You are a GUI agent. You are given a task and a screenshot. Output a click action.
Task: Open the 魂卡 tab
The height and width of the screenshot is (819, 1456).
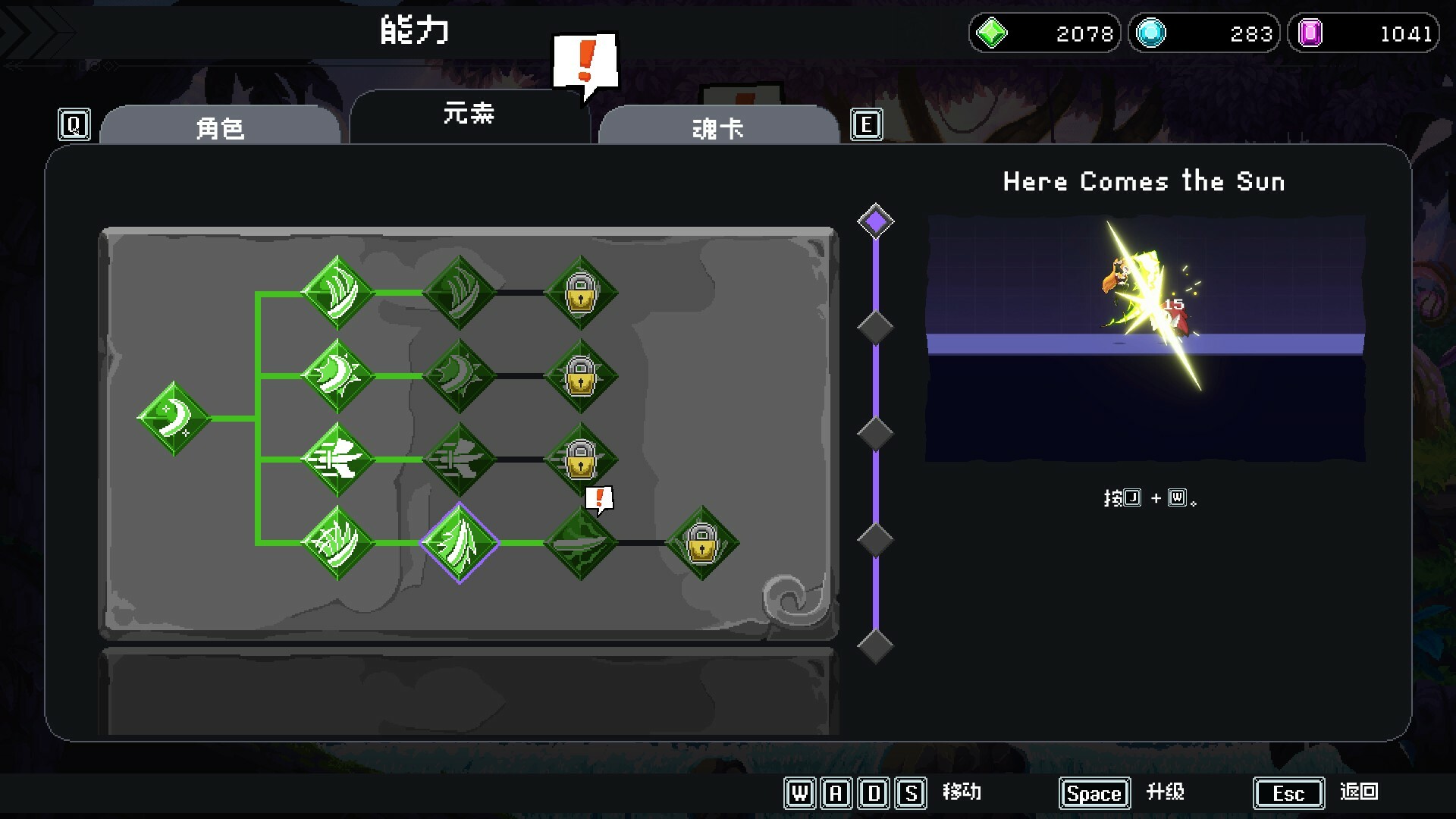[x=717, y=127]
